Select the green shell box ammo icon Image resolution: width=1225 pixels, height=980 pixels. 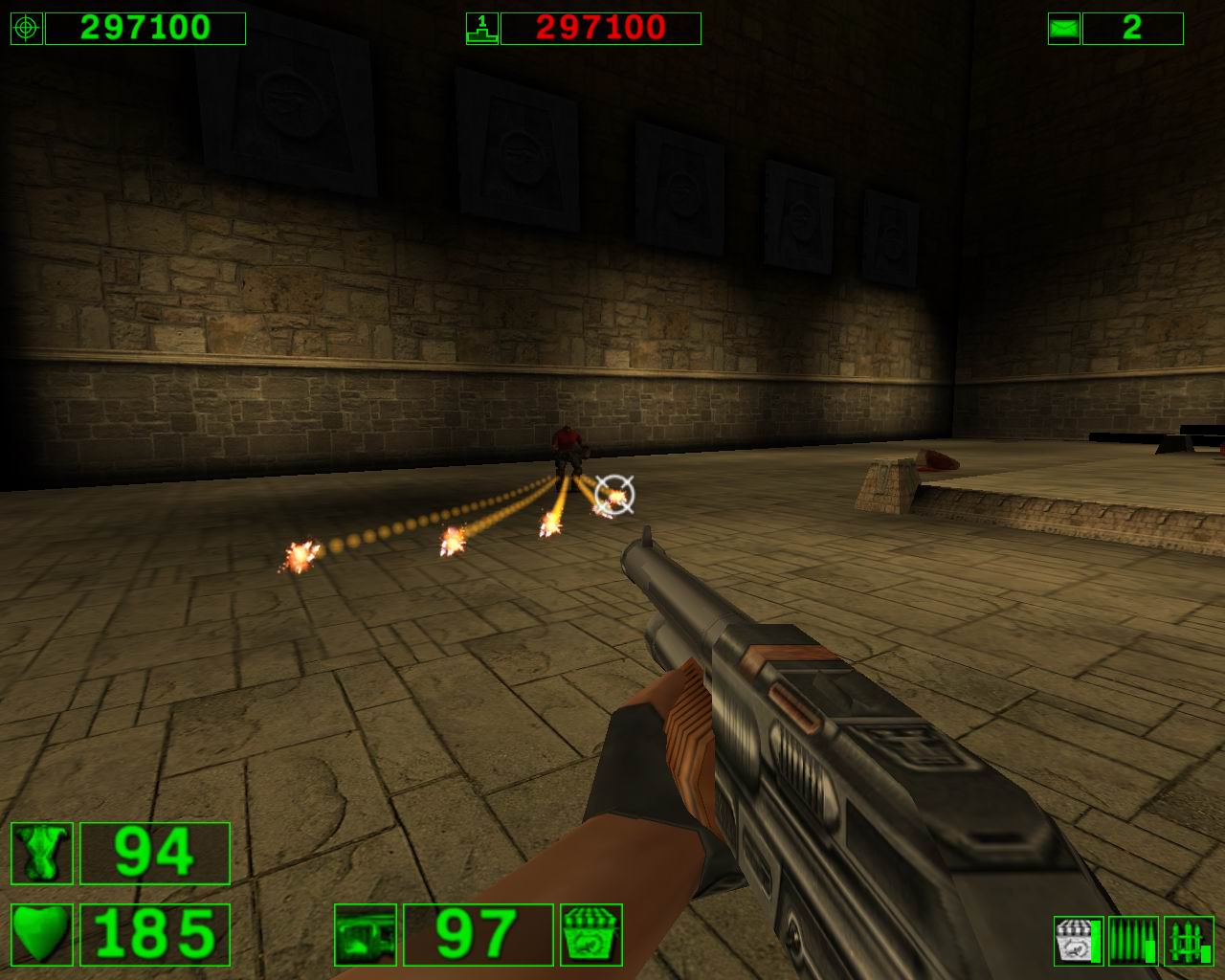[x=591, y=934]
